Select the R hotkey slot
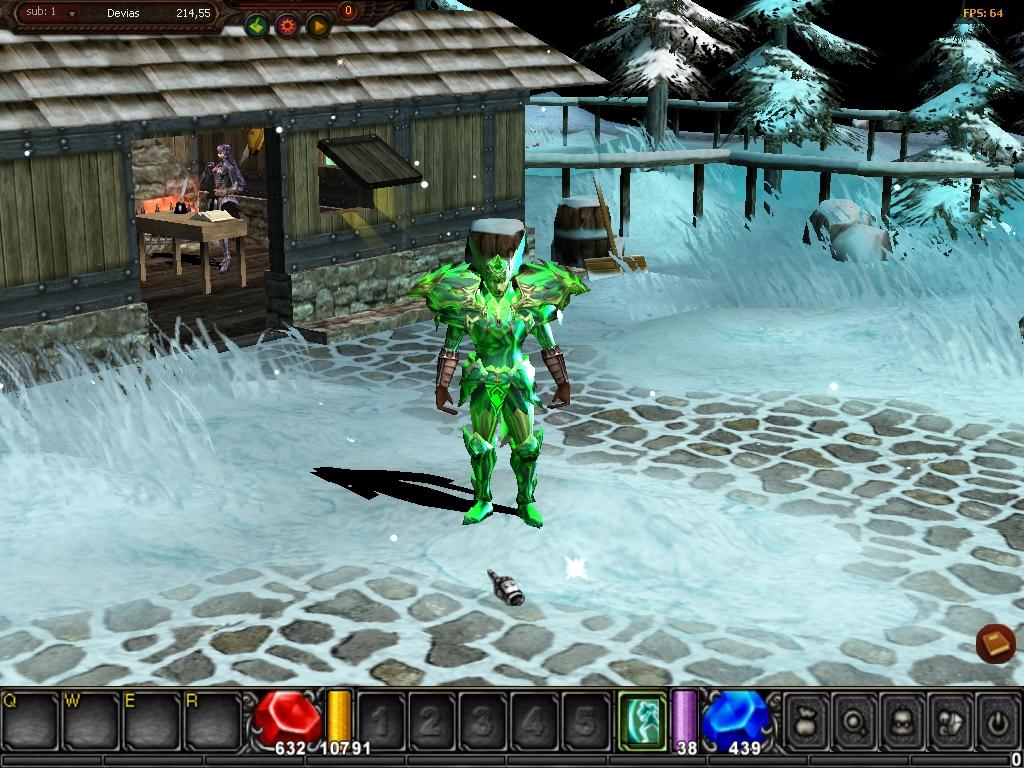 click(x=213, y=719)
